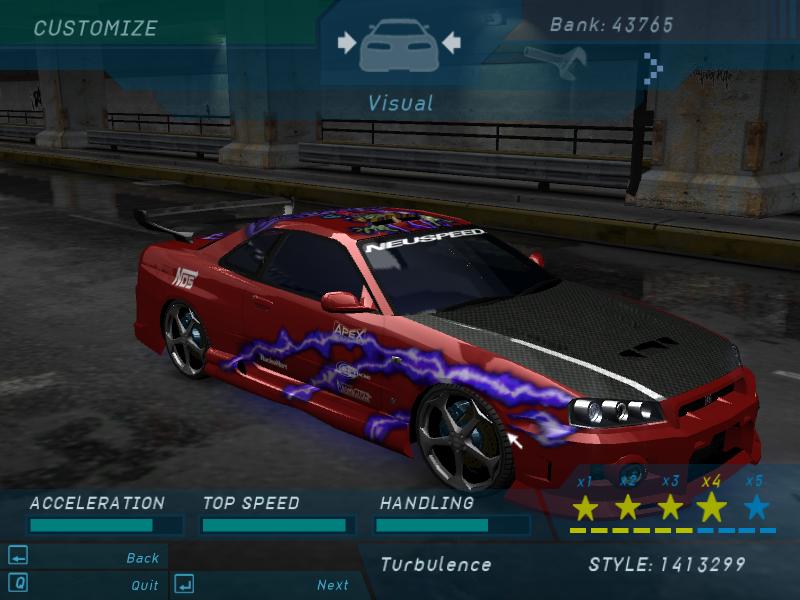Continue with the Next button
The width and height of the screenshot is (800, 600).
(x=333, y=585)
